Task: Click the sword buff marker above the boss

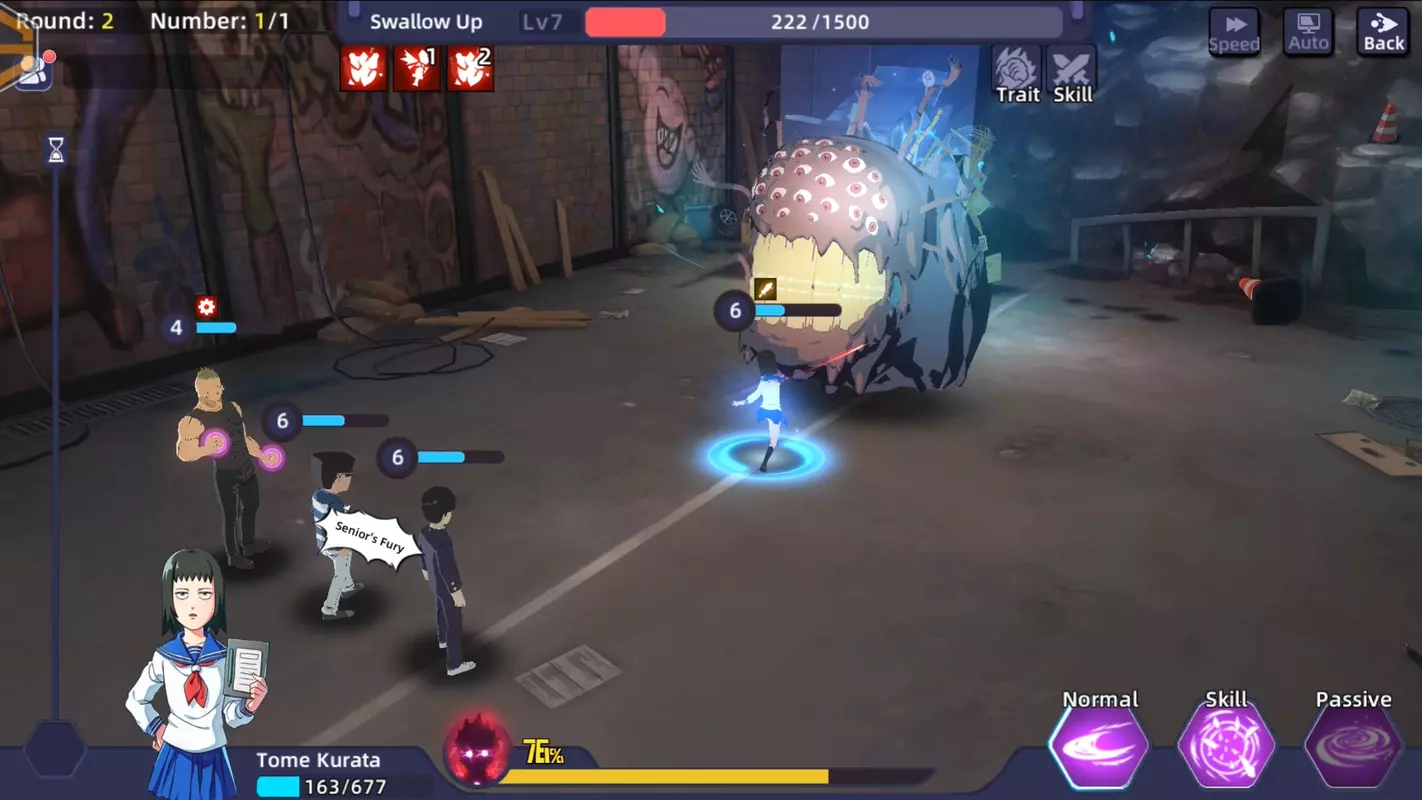Action: coord(763,288)
